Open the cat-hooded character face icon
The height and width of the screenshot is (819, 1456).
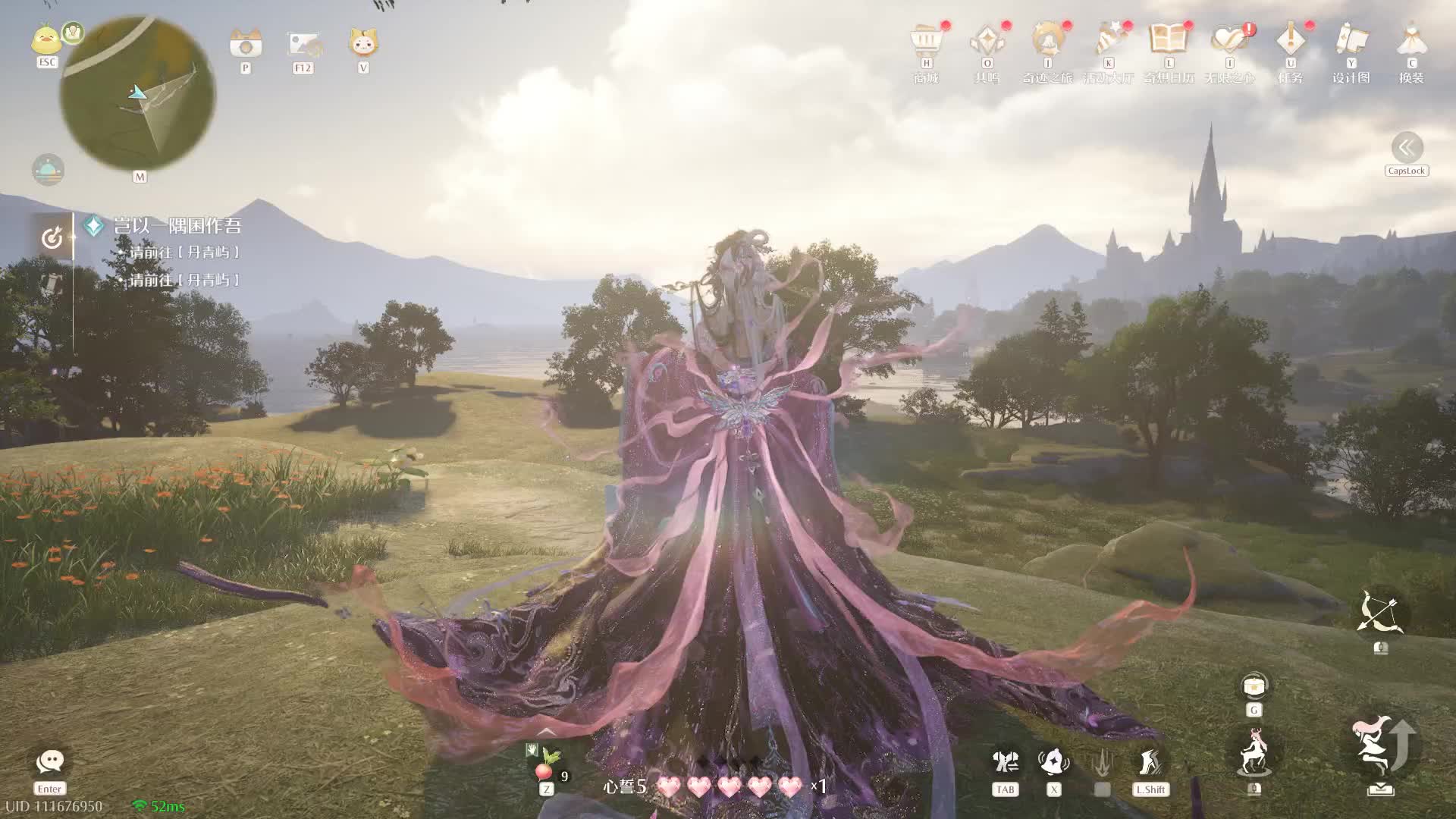[x=363, y=42]
